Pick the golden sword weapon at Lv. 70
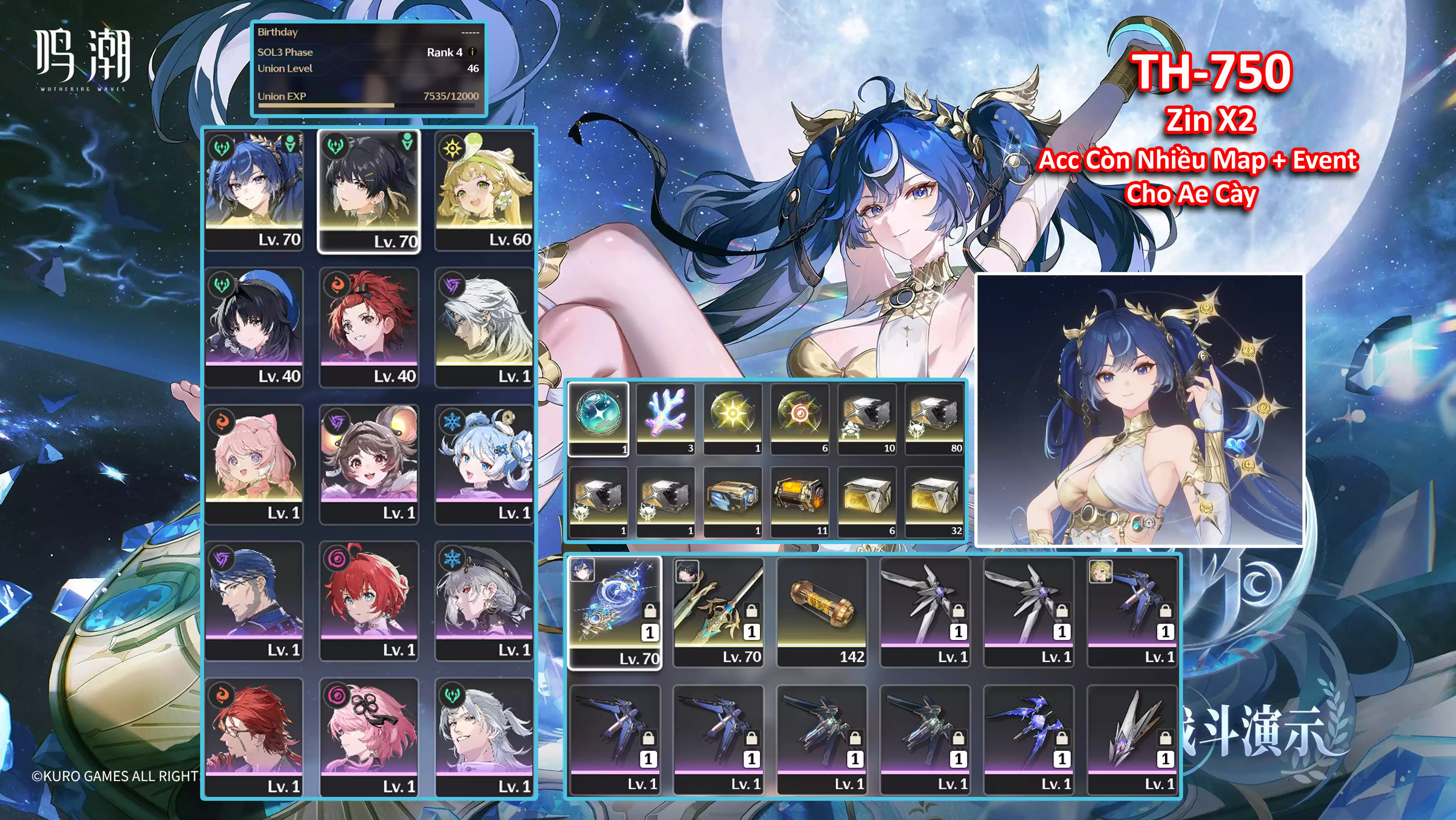The height and width of the screenshot is (820, 1456). [718, 612]
